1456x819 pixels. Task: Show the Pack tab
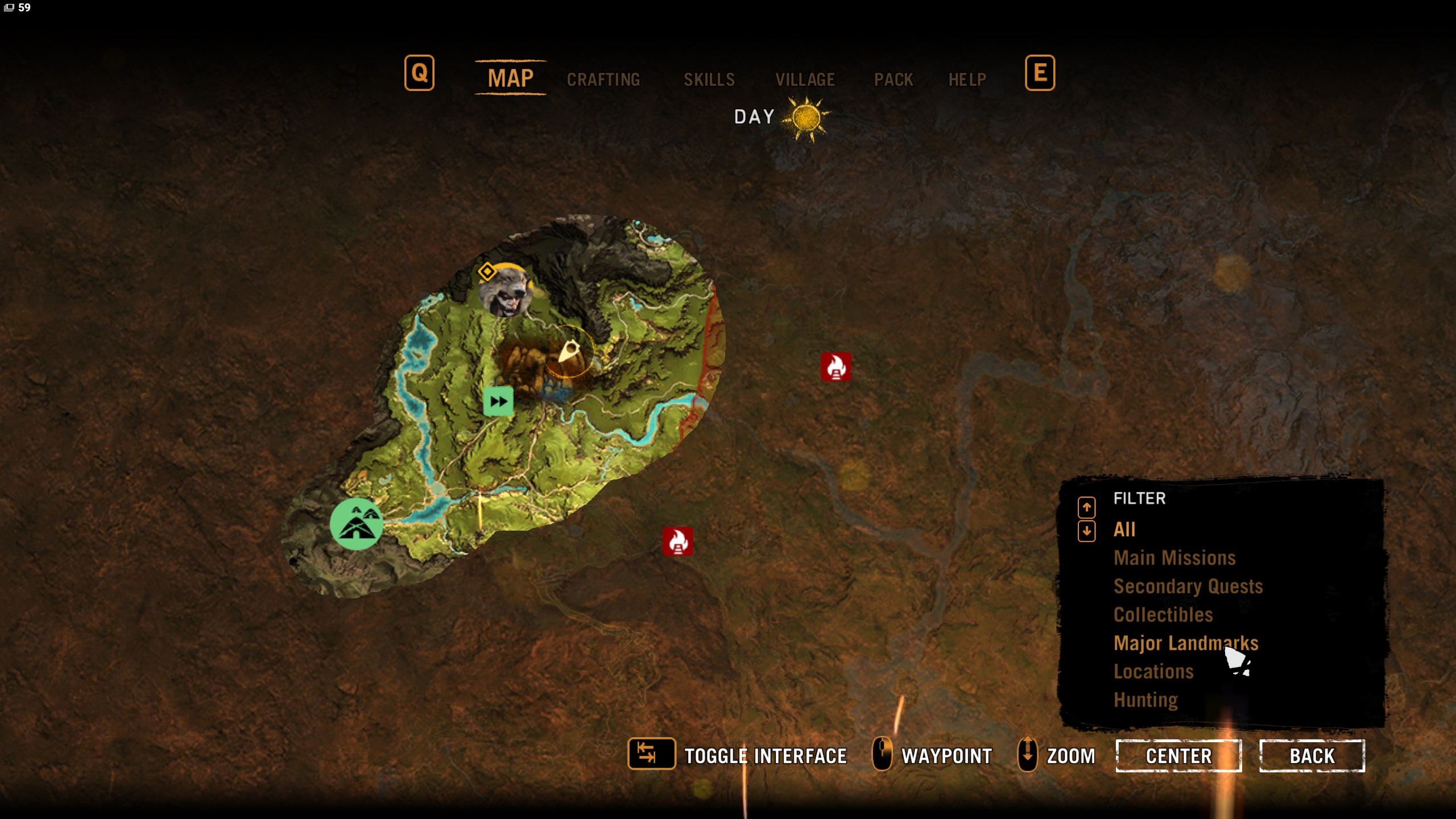[x=893, y=80]
